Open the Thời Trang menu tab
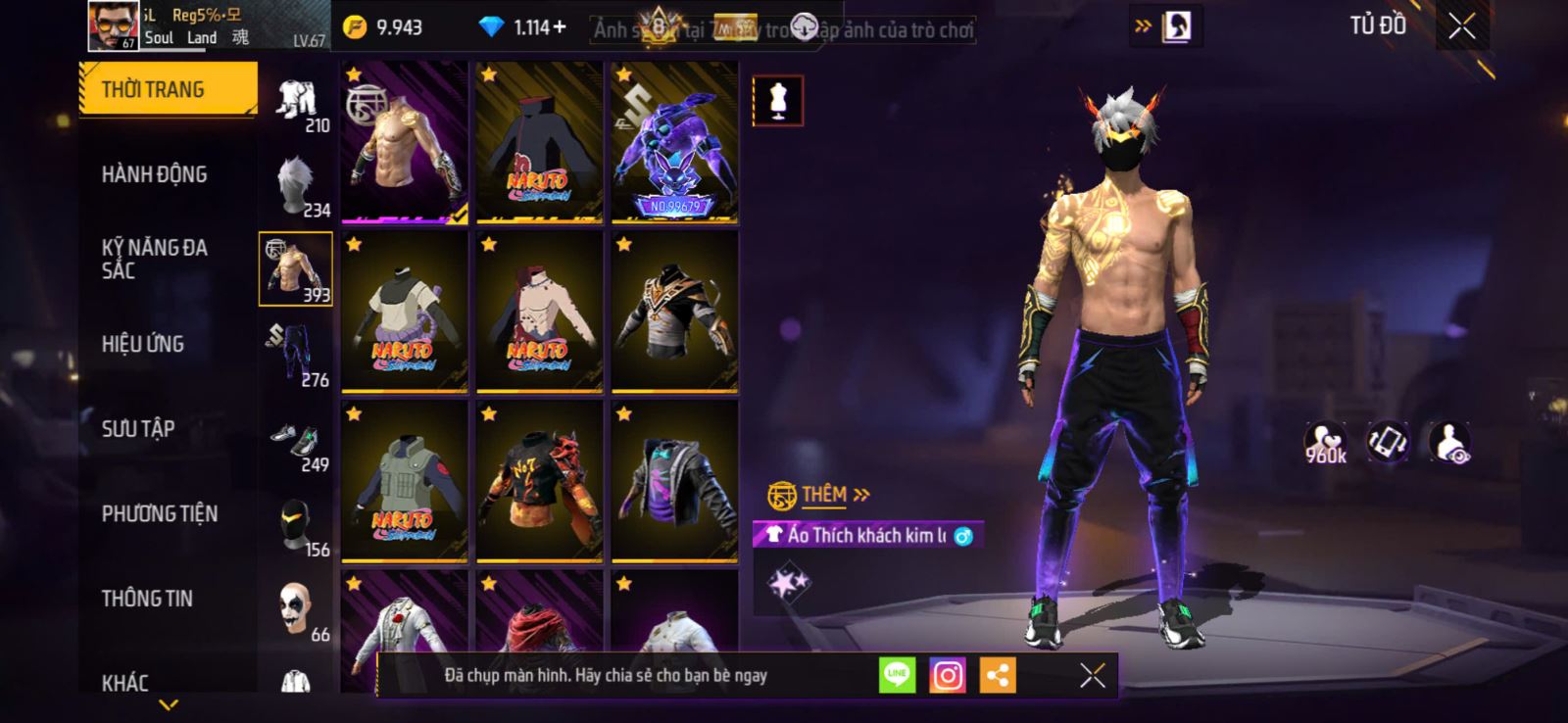Image resolution: width=1568 pixels, height=723 pixels. pos(168,90)
